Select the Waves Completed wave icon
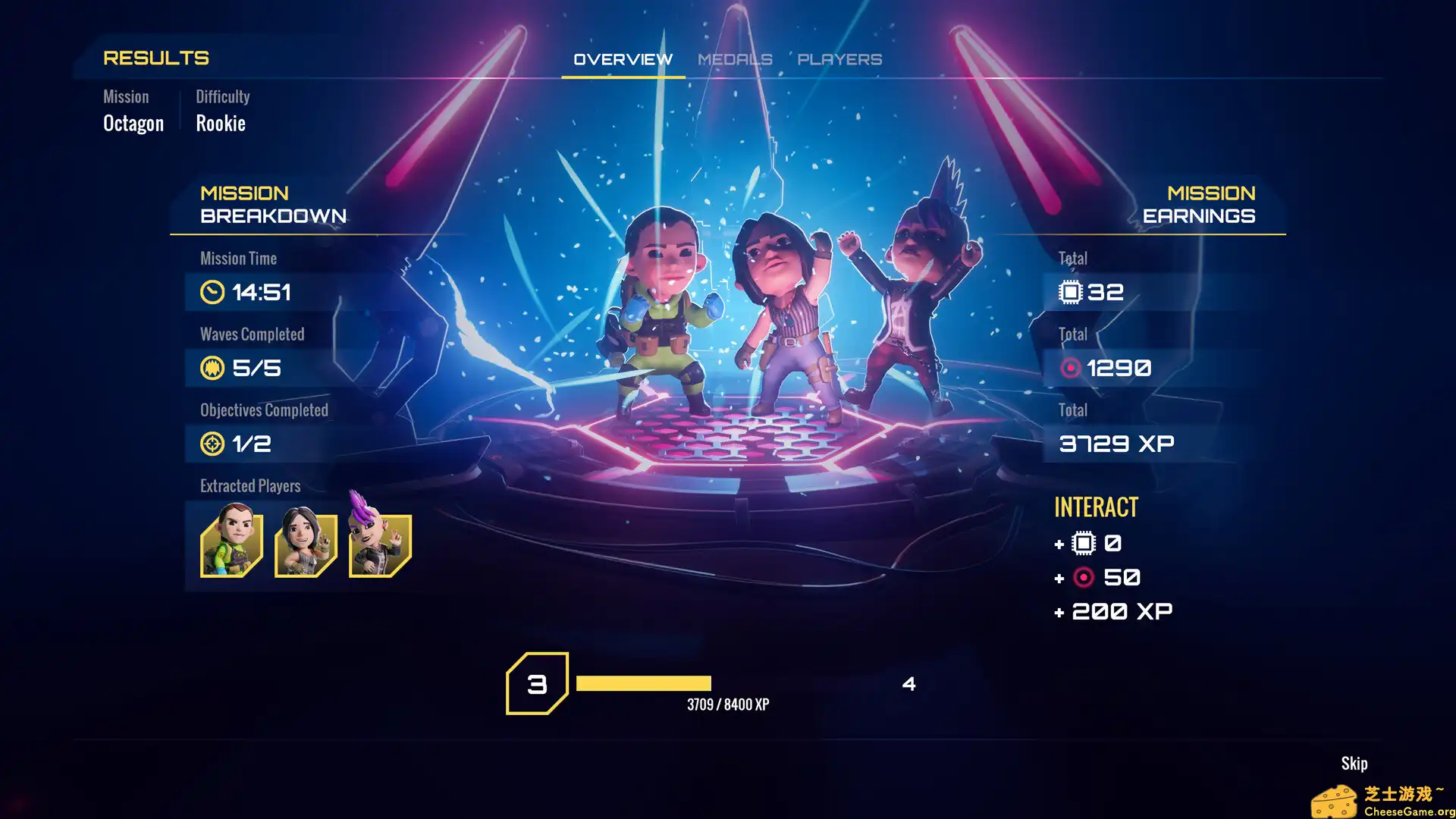1456x819 pixels. click(212, 369)
